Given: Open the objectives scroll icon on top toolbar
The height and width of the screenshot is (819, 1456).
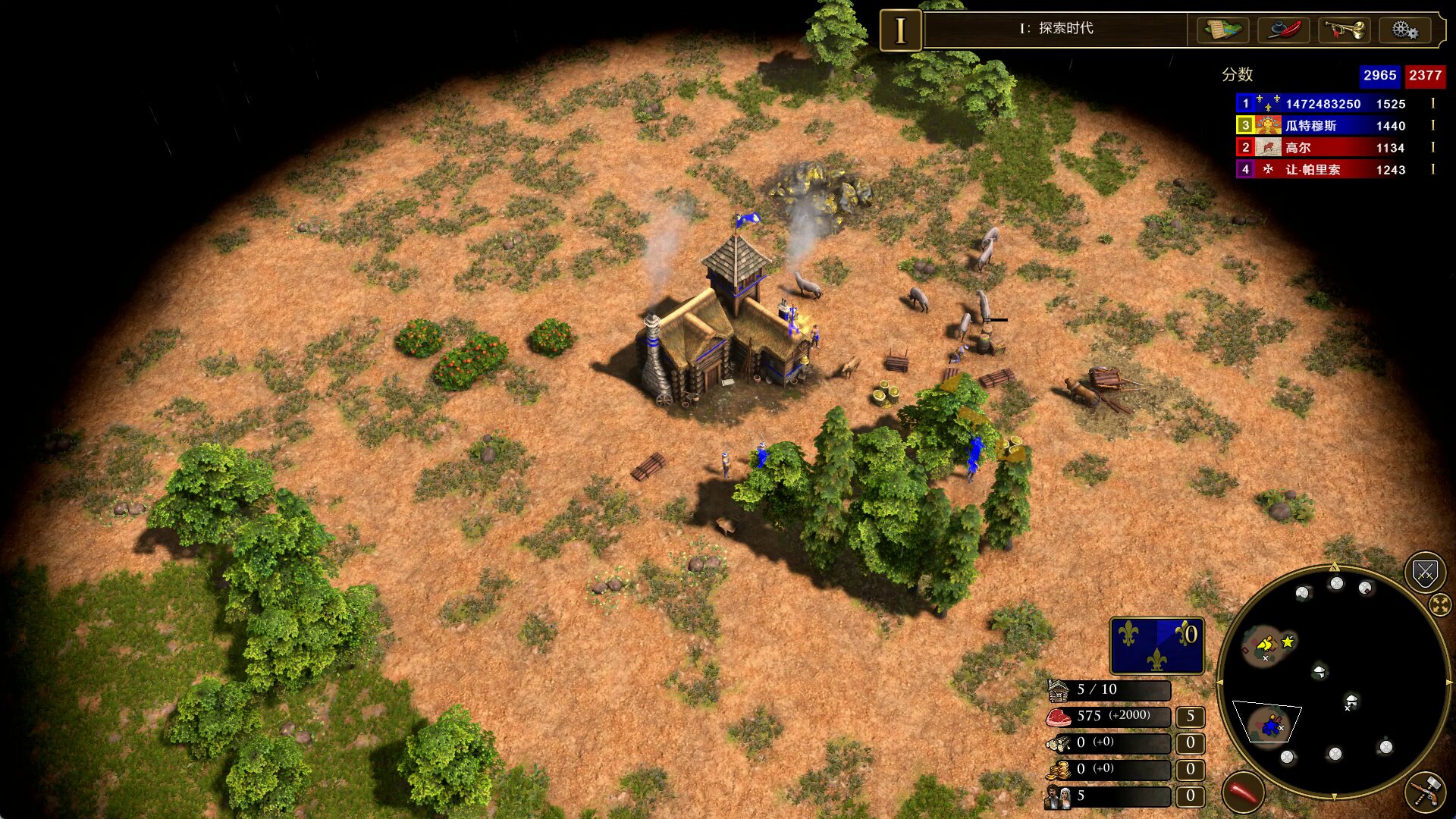Looking at the screenshot, I should (1224, 30).
